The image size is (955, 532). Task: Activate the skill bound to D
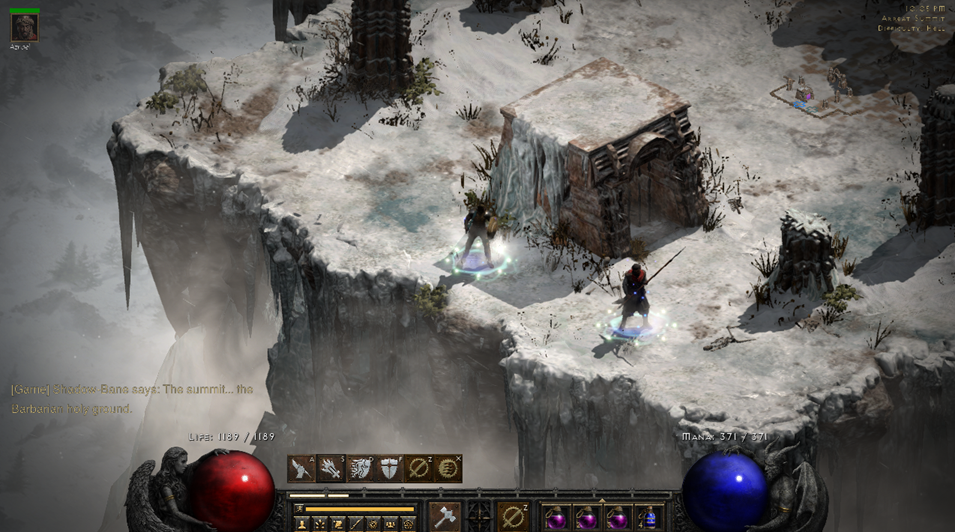(x=361, y=468)
